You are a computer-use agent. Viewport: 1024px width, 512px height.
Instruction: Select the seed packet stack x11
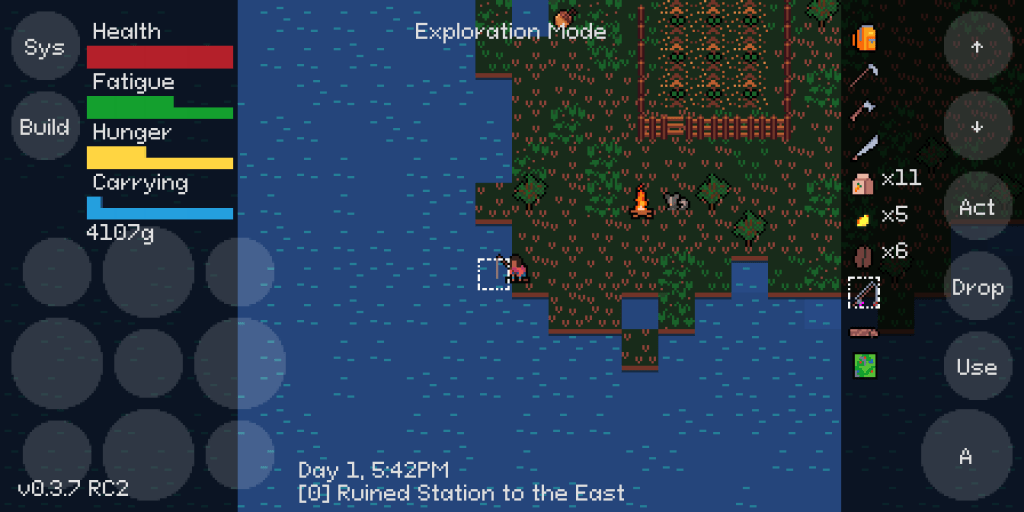(x=864, y=182)
